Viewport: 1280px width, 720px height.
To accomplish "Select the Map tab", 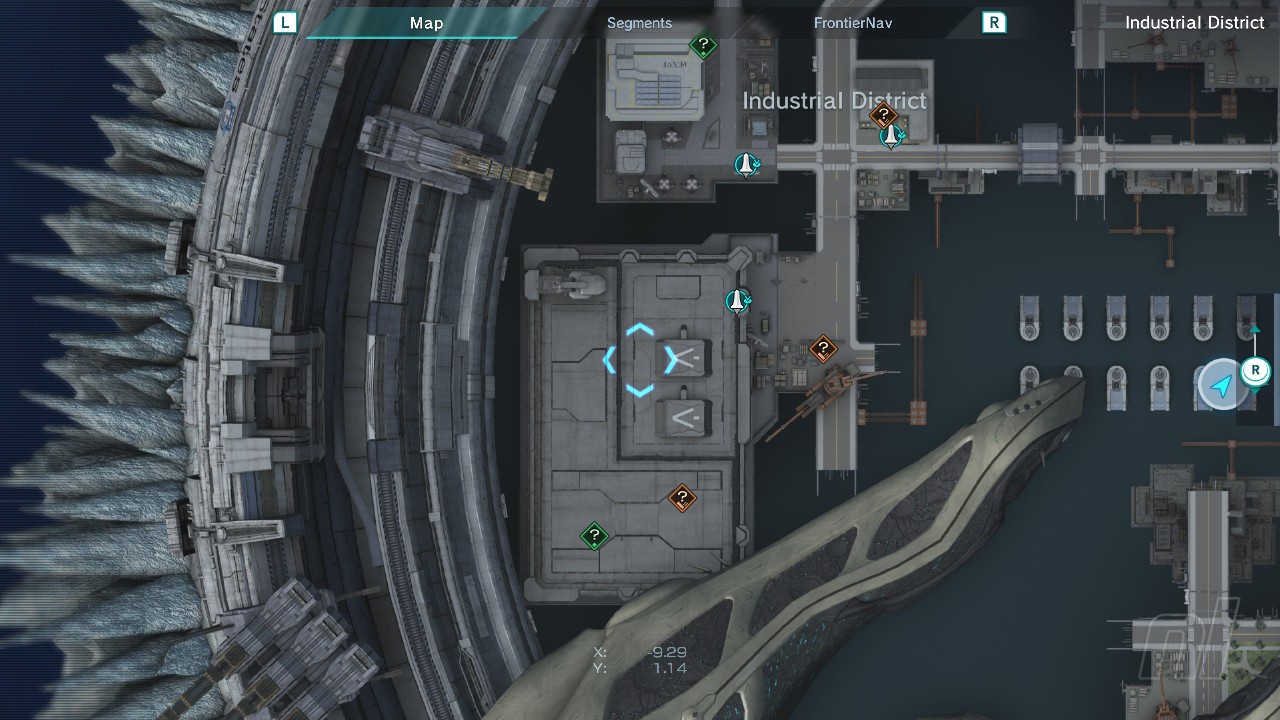I will 426,23.
